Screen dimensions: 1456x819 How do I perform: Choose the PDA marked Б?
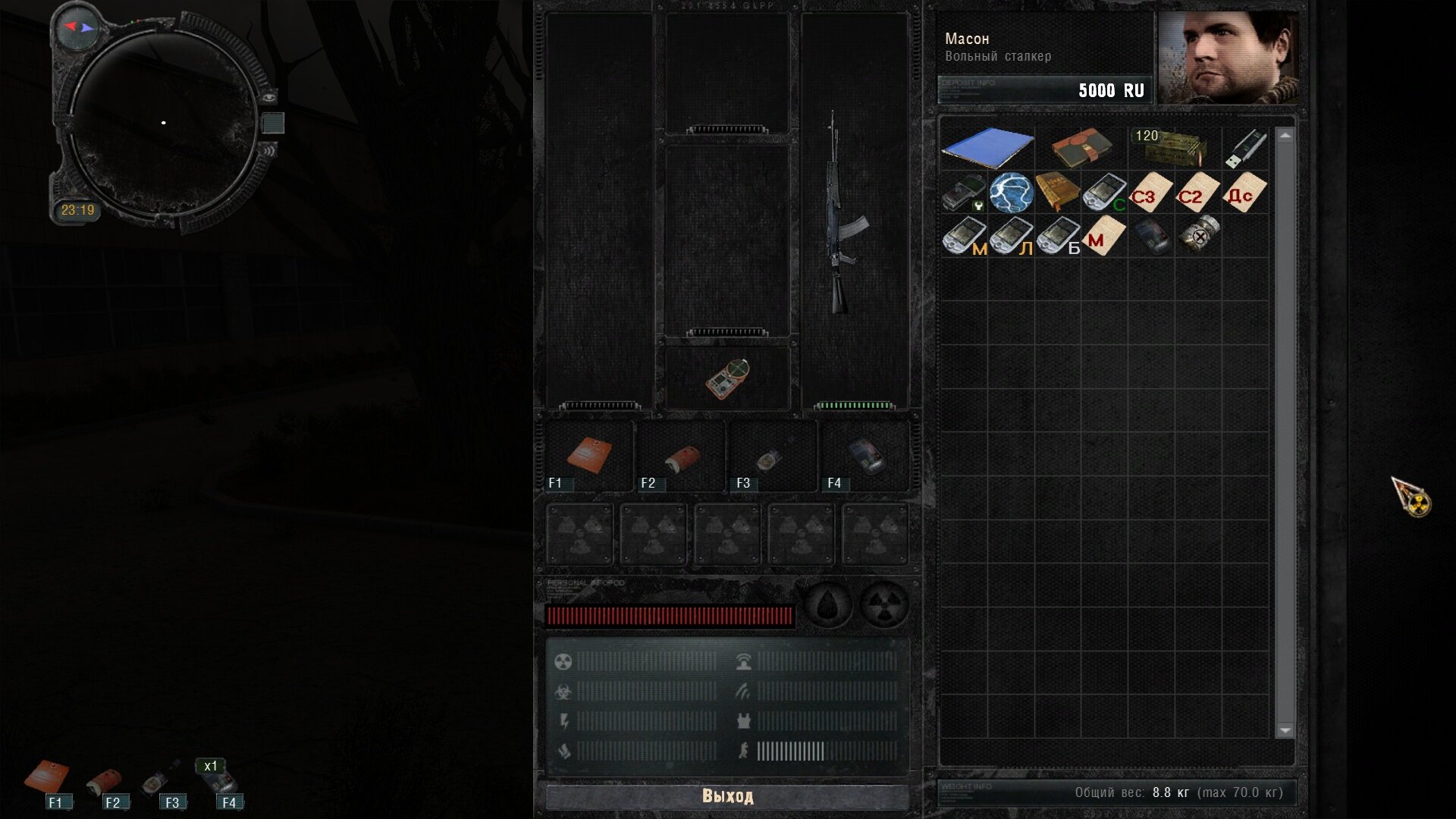tap(1058, 236)
